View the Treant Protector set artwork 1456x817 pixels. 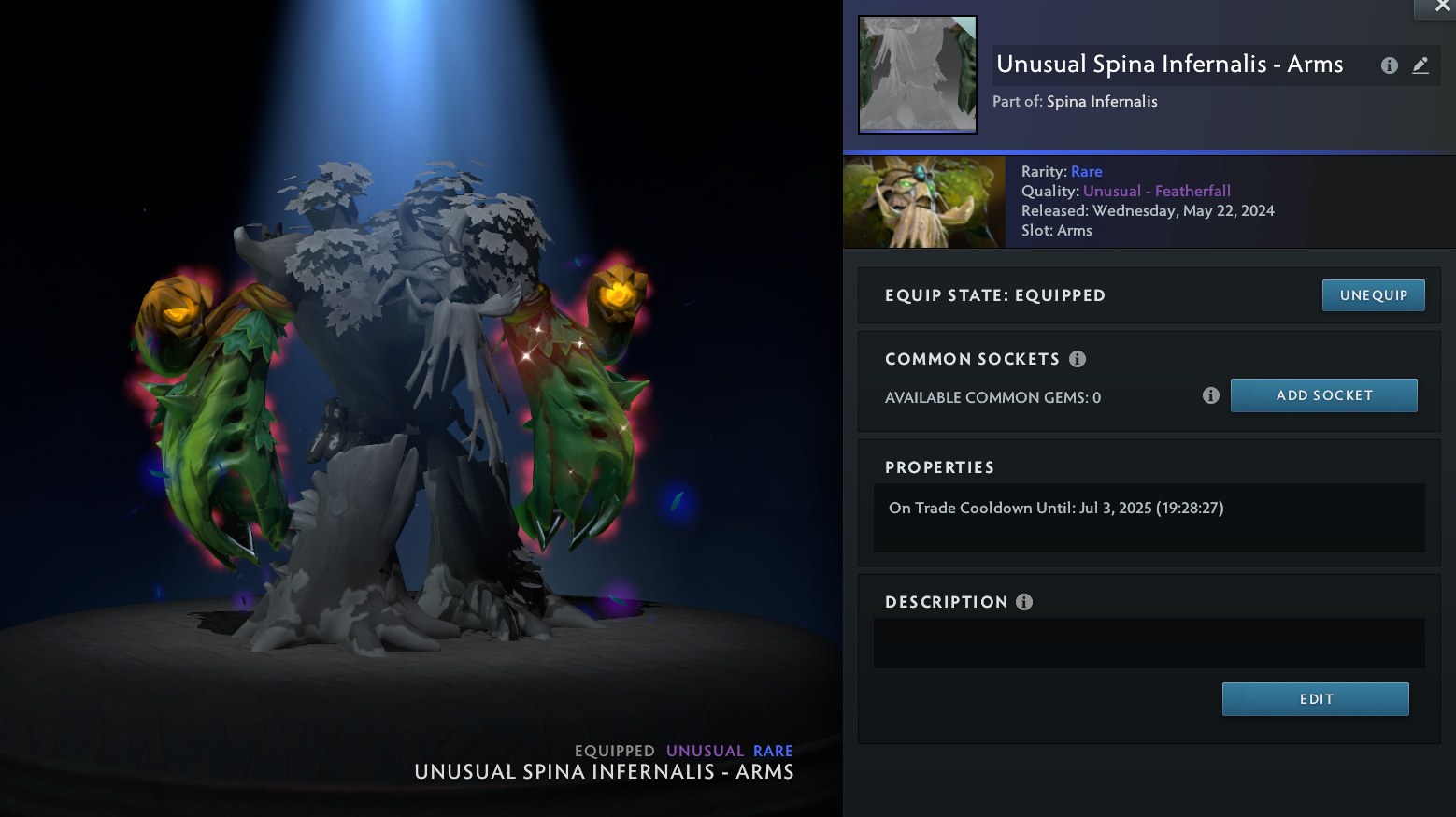[x=924, y=202]
